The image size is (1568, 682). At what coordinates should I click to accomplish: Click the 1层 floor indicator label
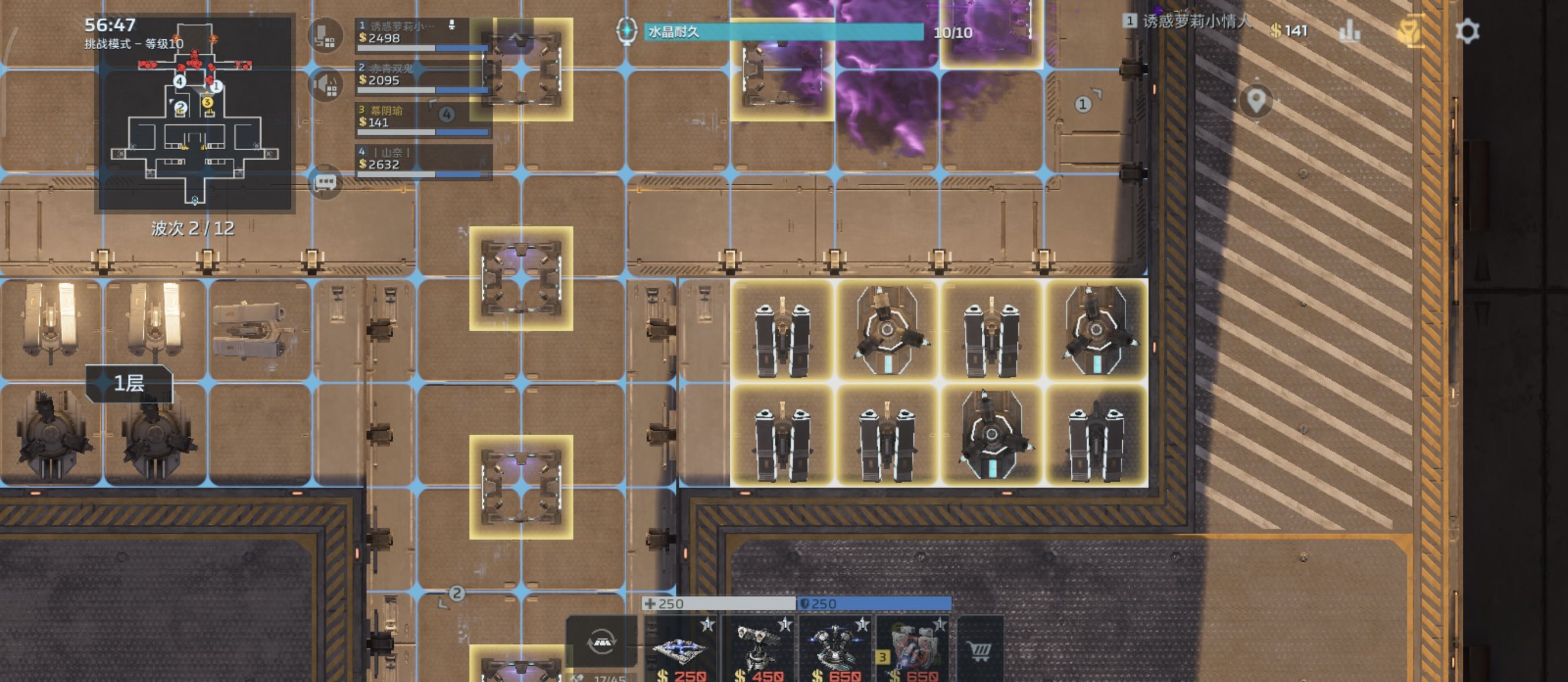[129, 383]
